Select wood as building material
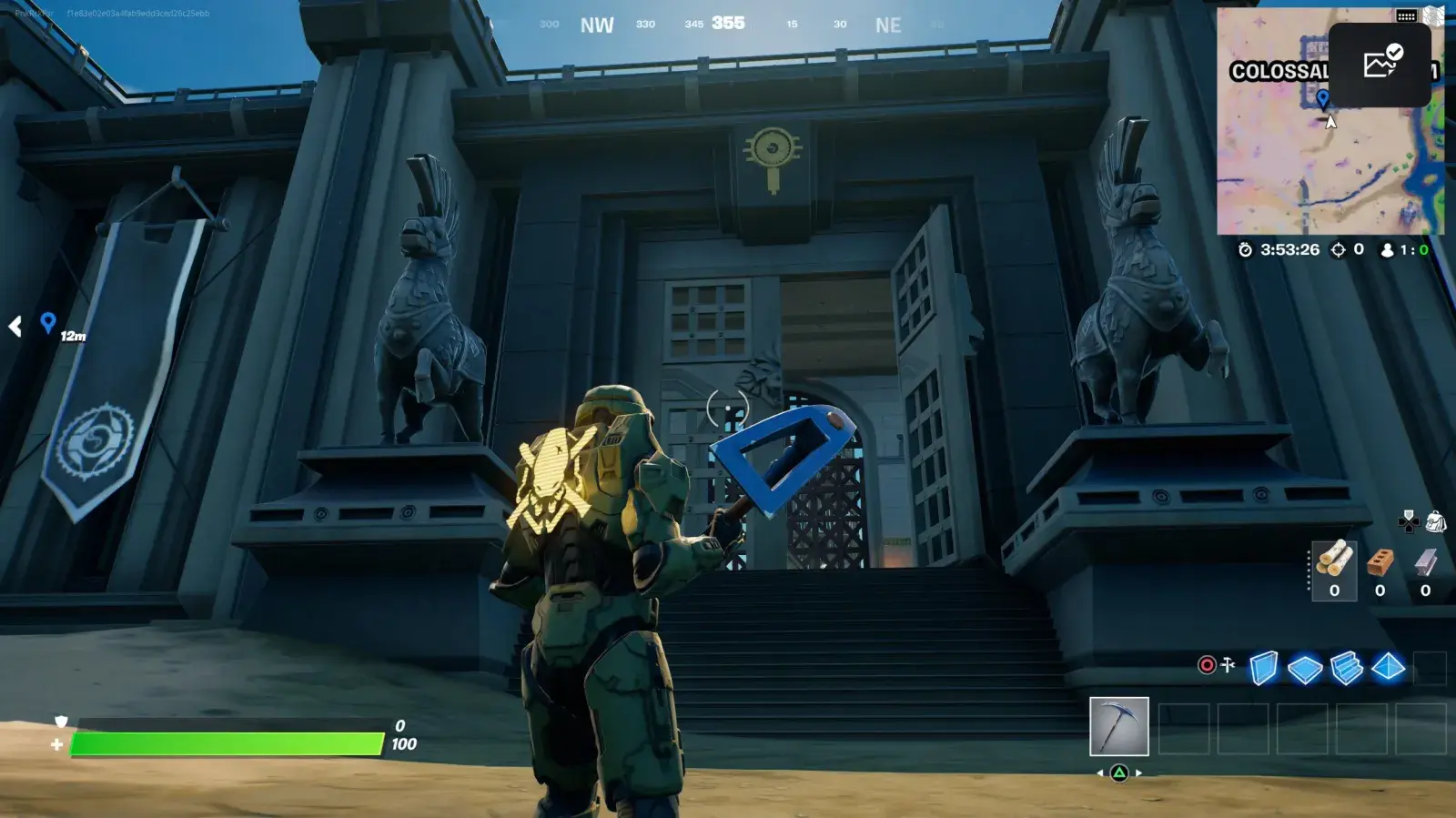 pos(1334,571)
